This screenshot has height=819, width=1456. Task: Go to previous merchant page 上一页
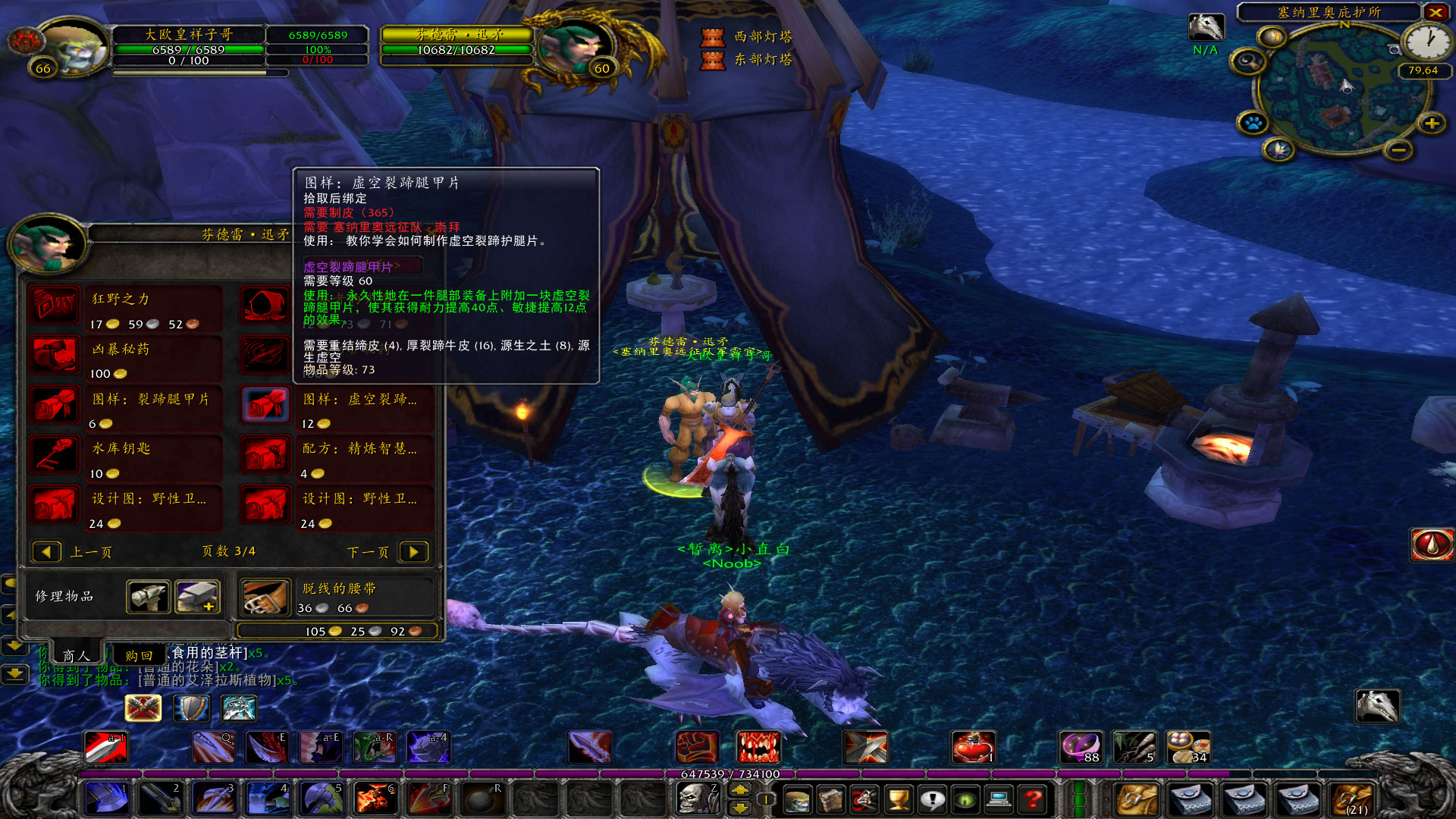tap(46, 552)
